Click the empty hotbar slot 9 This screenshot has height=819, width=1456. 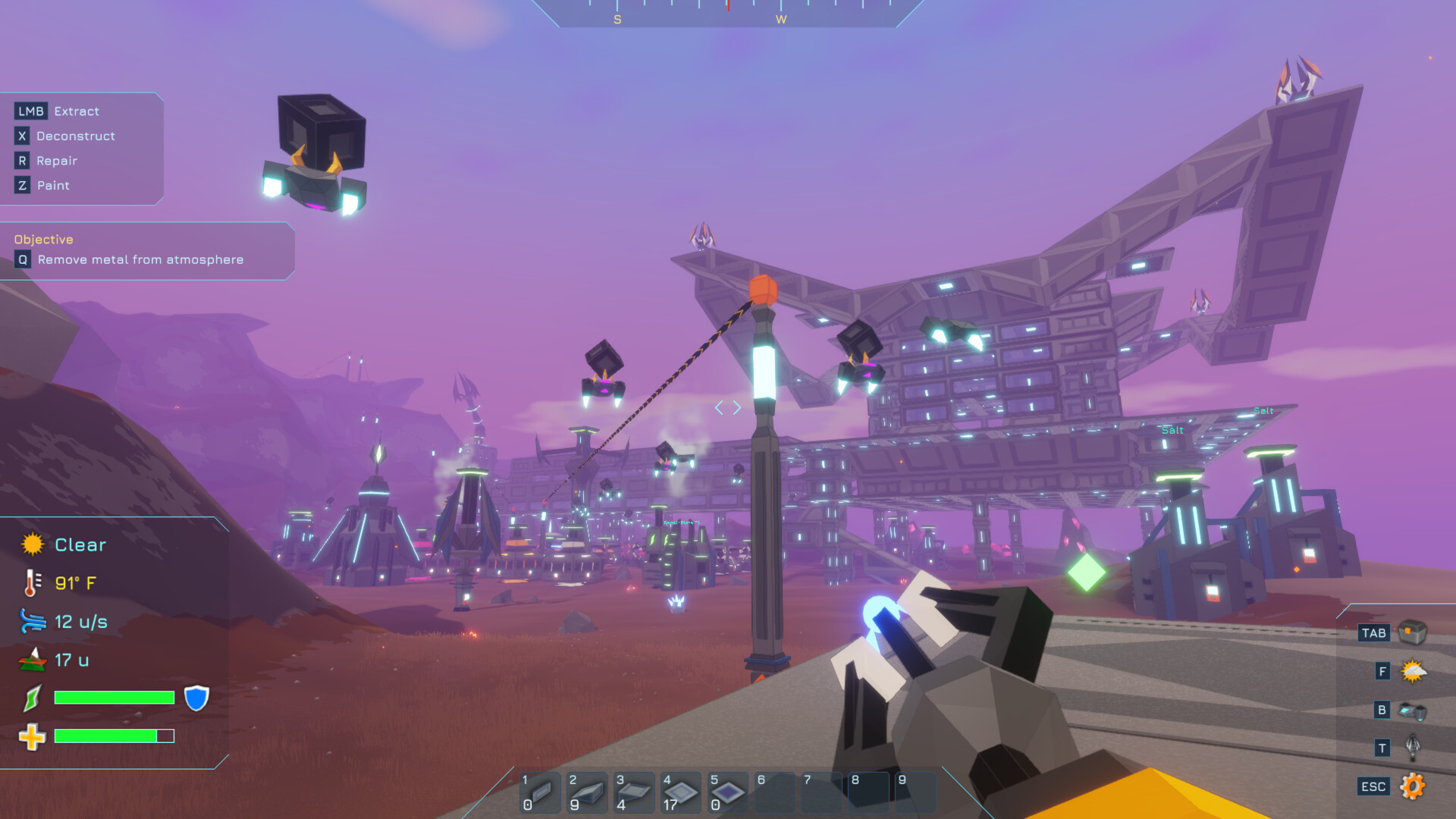click(x=915, y=792)
